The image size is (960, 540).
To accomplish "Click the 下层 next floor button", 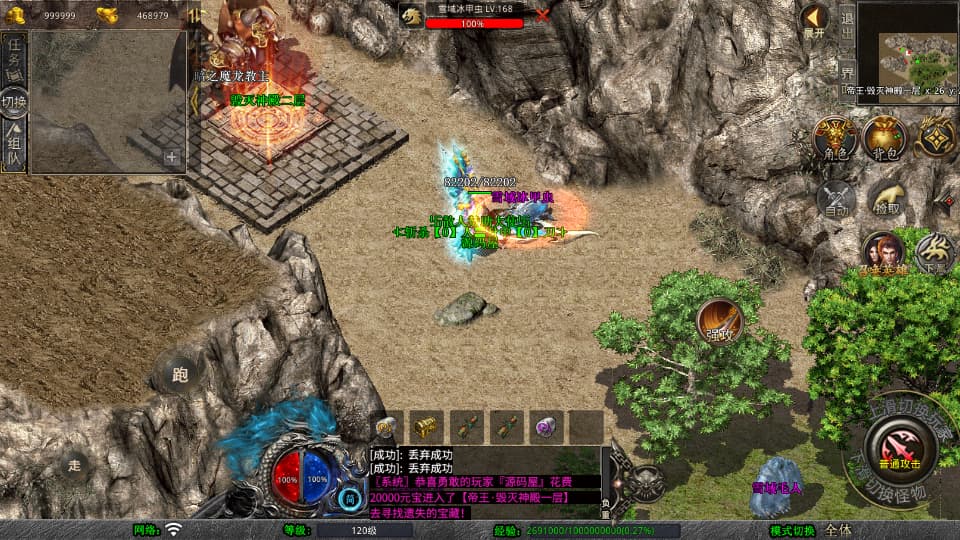I will (x=937, y=253).
